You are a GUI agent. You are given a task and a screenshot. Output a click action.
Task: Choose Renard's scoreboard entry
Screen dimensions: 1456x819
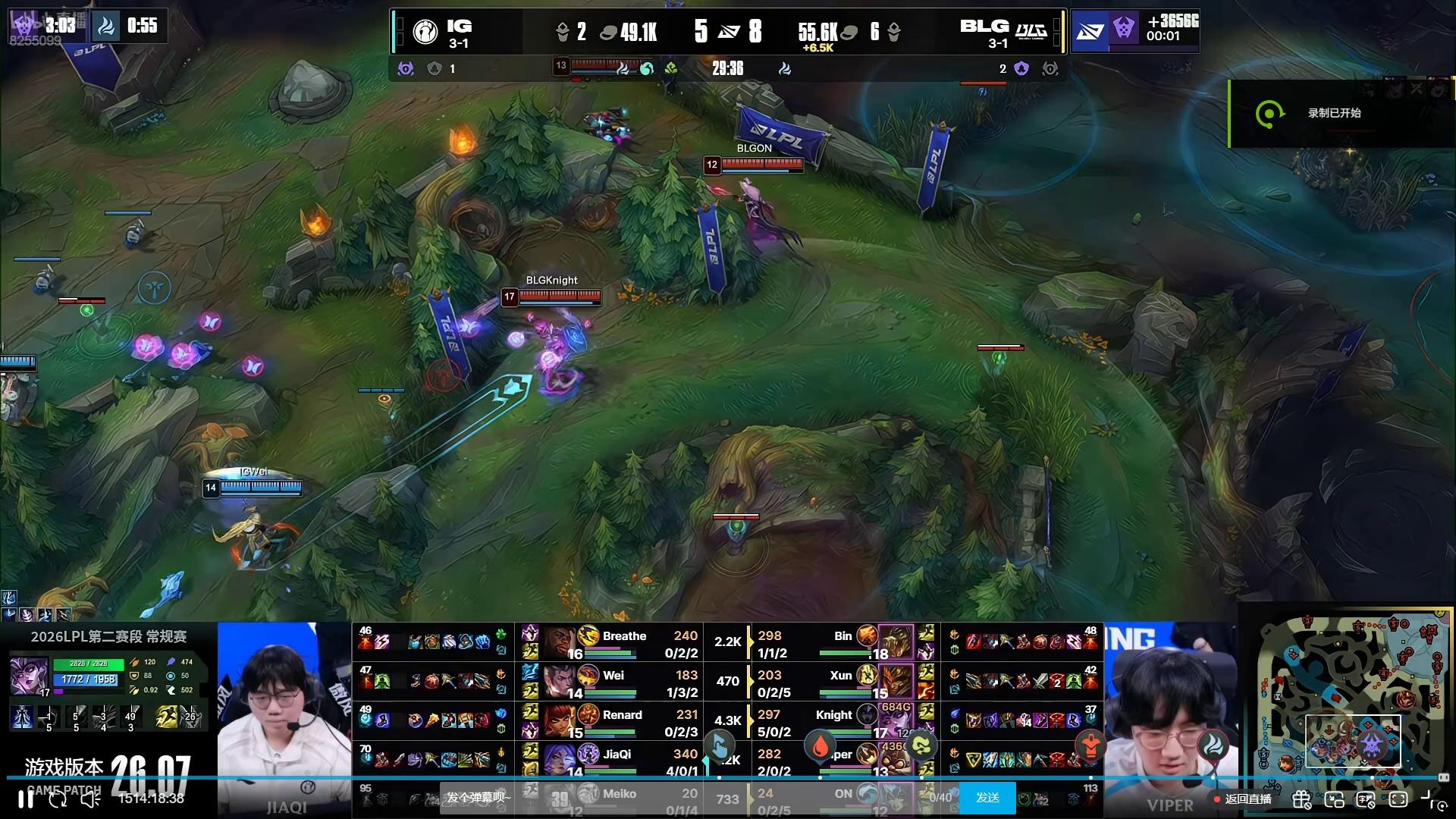coord(622,721)
